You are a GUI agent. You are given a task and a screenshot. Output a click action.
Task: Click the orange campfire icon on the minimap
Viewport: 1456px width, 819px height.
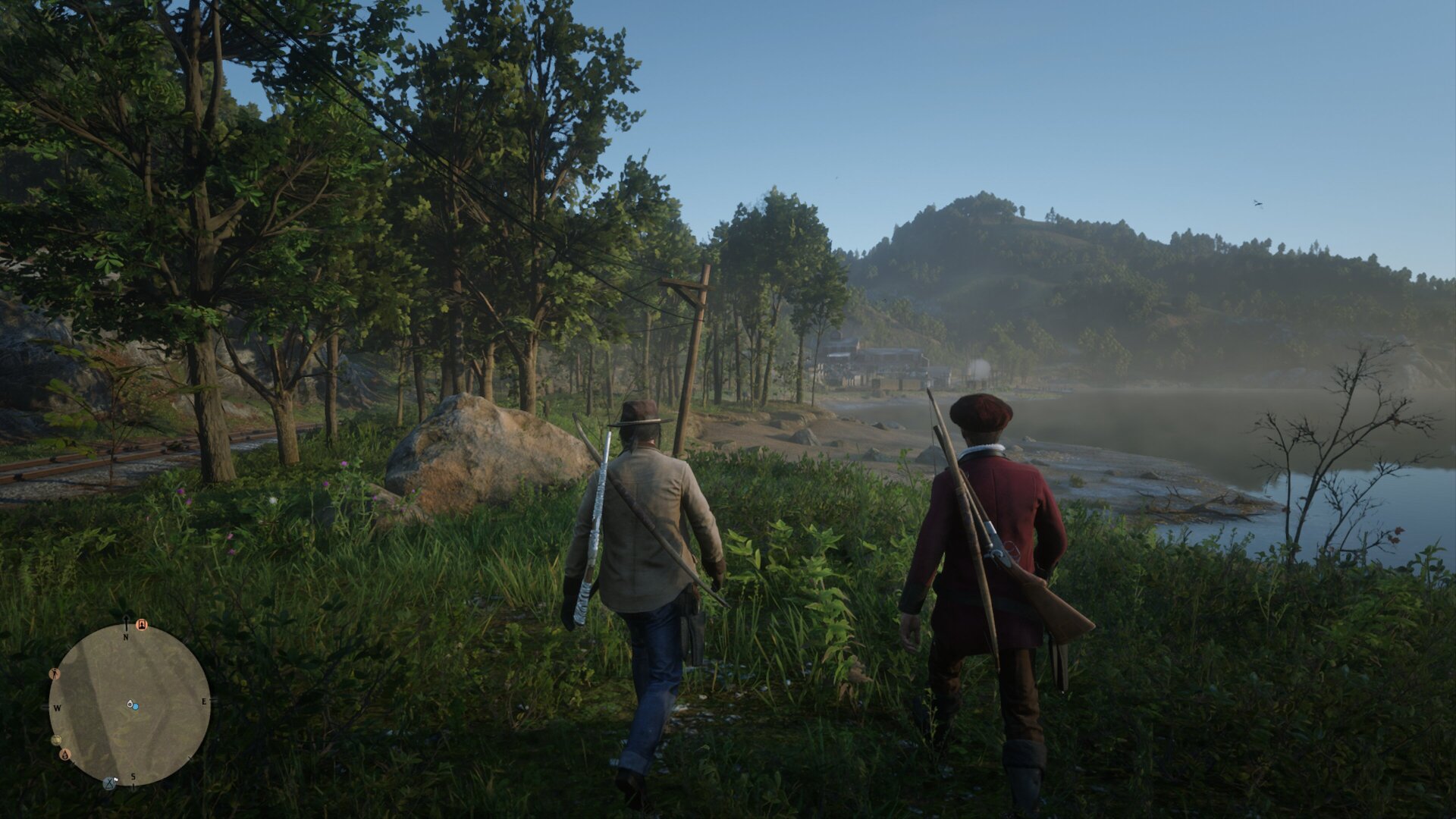(65, 756)
